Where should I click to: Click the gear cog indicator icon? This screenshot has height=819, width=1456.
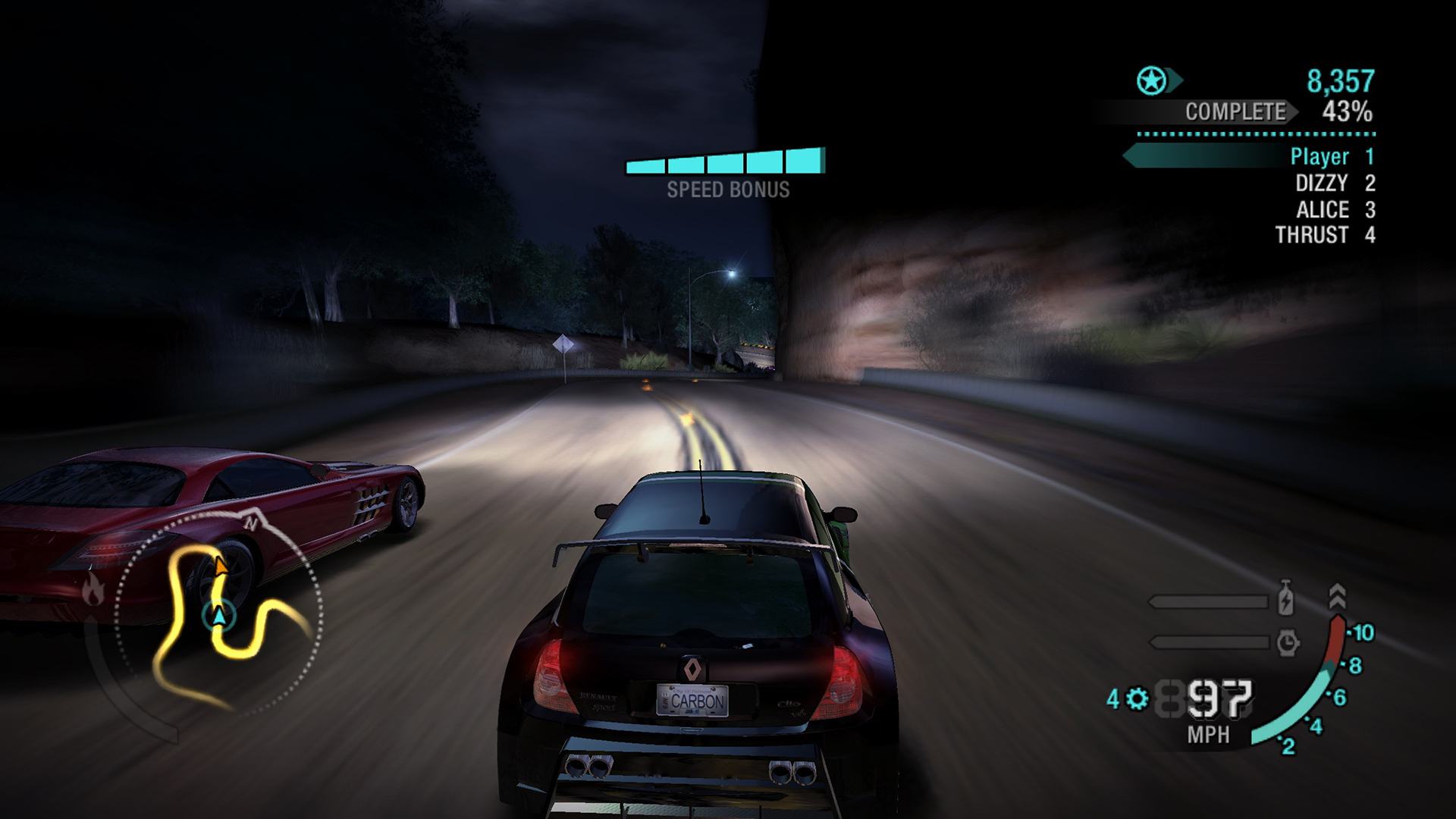coord(1137,698)
